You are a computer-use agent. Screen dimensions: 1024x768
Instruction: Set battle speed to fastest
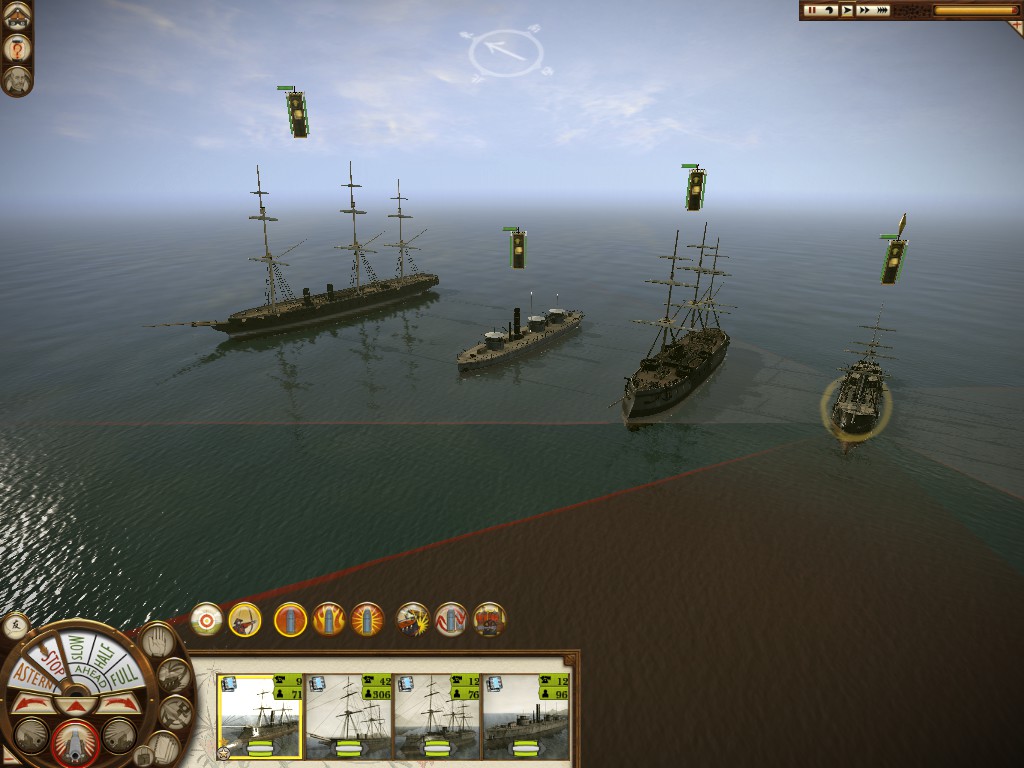click(883, 10)
